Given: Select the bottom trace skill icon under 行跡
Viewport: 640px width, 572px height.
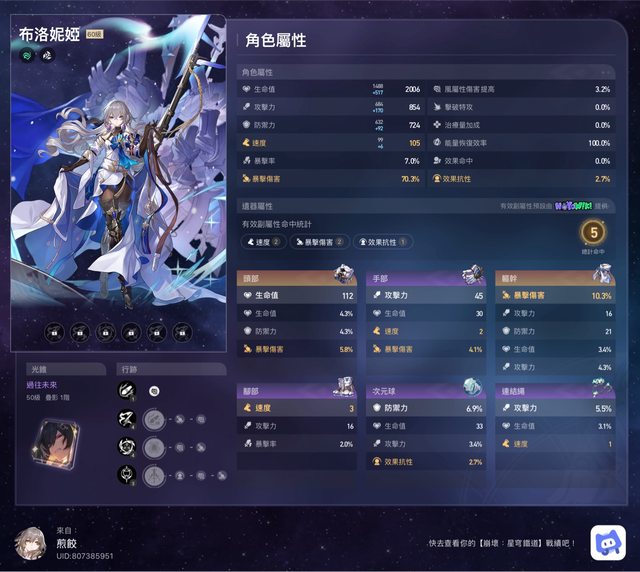Looking at the screenshot, I should click(127, 475).
